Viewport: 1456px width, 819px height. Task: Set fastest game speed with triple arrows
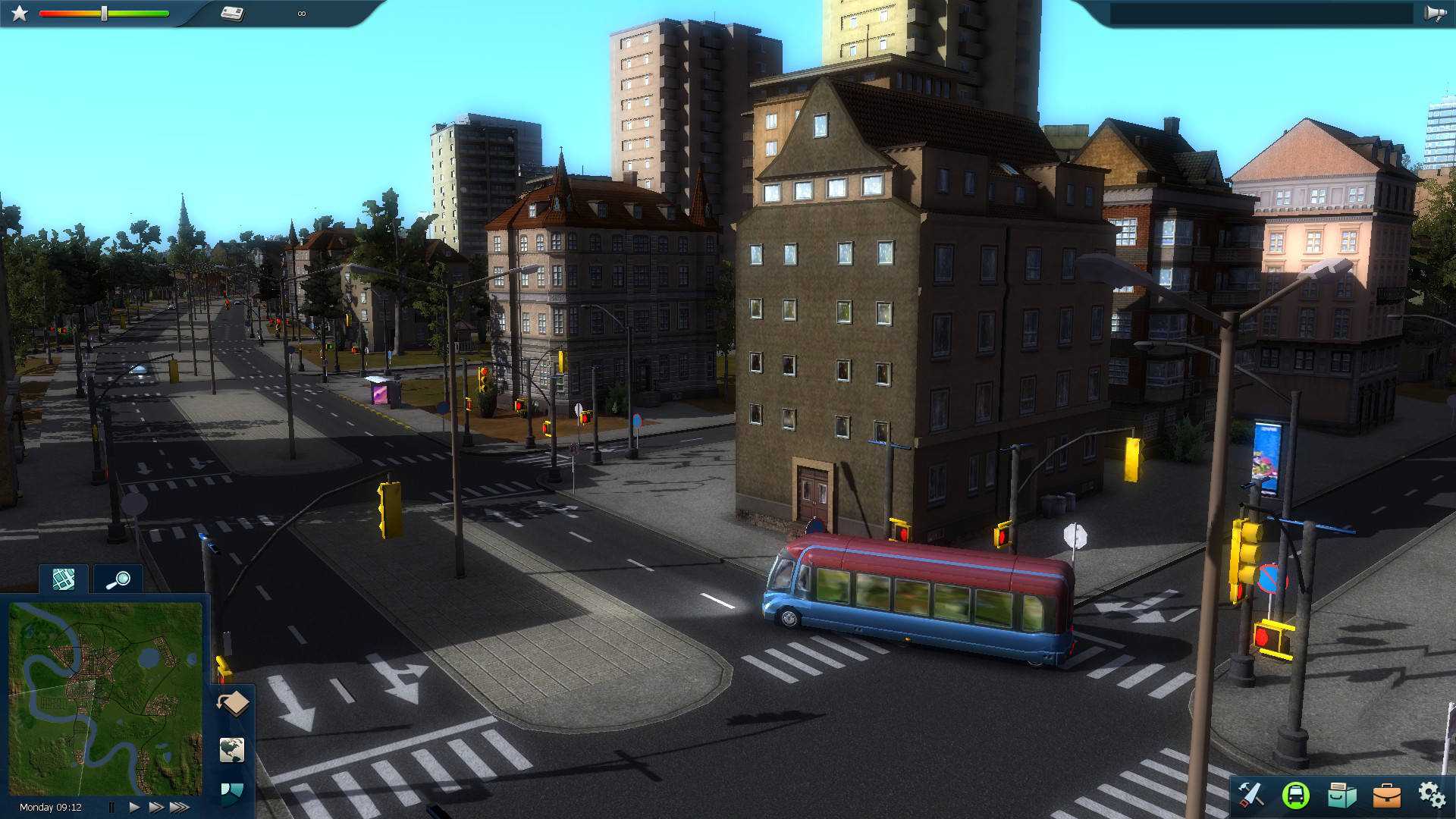click(x=181, y=805)
